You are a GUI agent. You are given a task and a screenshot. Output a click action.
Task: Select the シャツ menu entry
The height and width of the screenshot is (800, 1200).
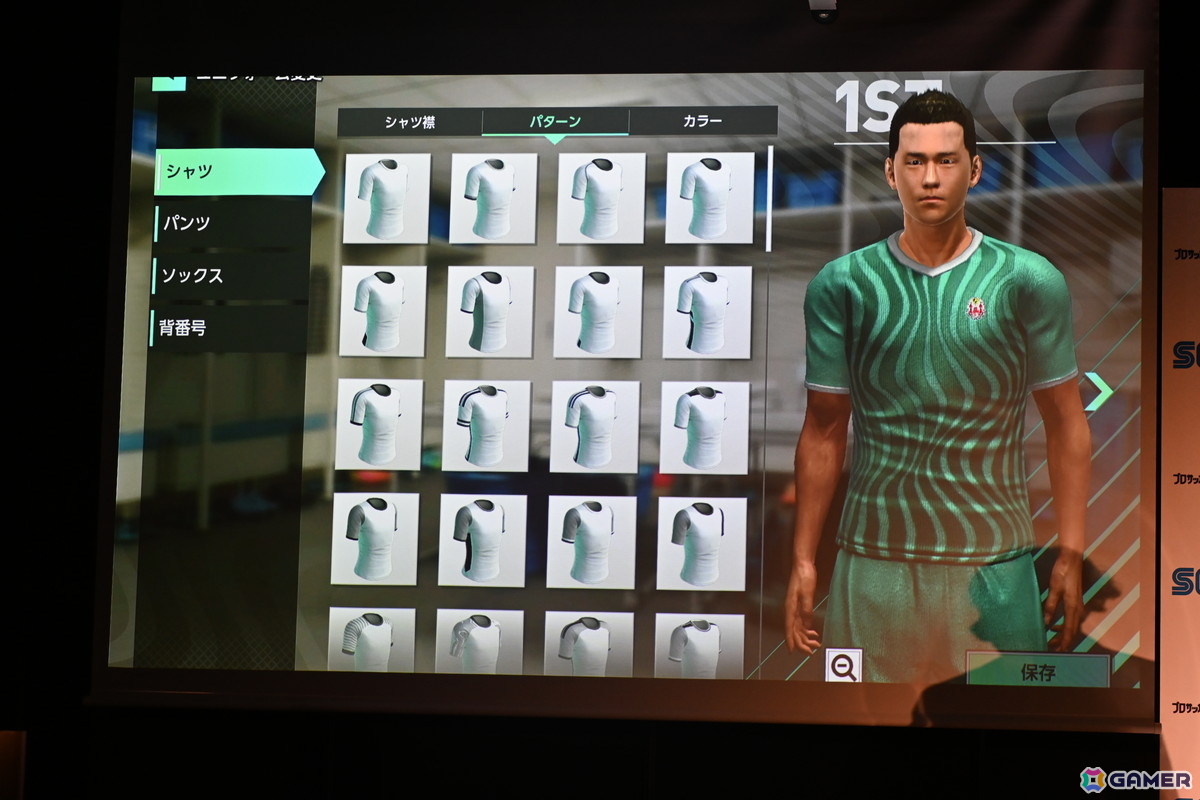pyautogui.click(x=238, y=172)
